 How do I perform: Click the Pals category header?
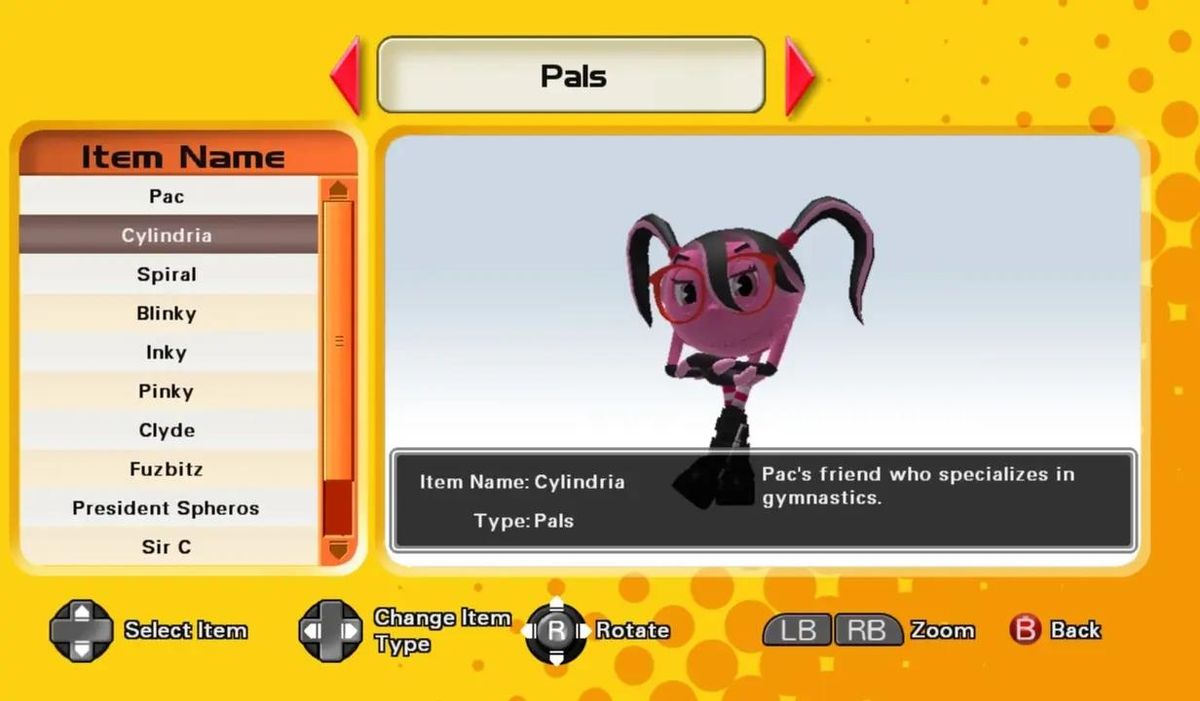click(x=571, y=76)
